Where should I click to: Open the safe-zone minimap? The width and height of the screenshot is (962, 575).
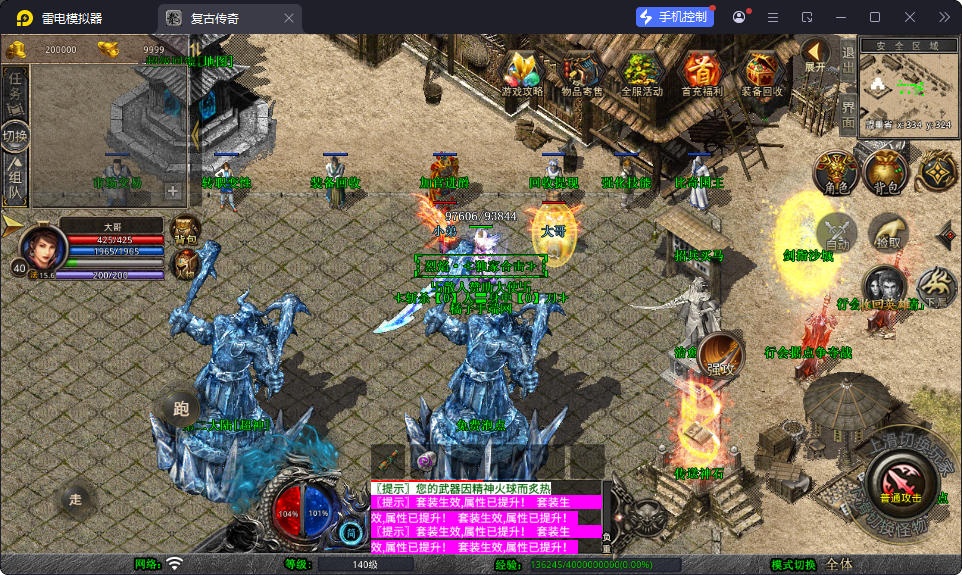tap(905, 86)
